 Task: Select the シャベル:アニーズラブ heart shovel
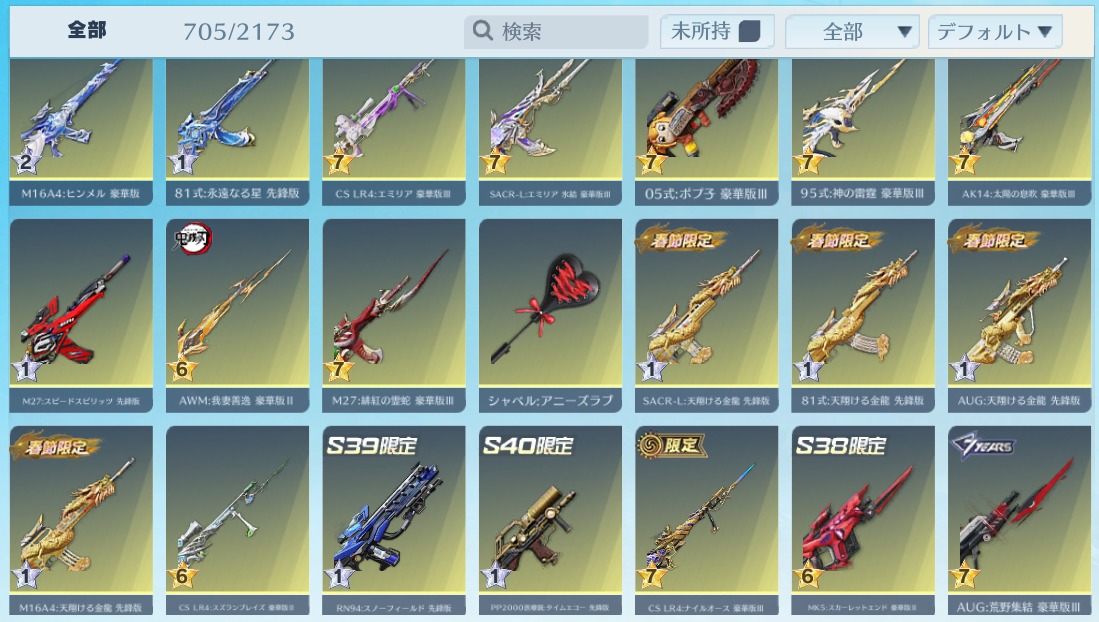pos(550,310)
